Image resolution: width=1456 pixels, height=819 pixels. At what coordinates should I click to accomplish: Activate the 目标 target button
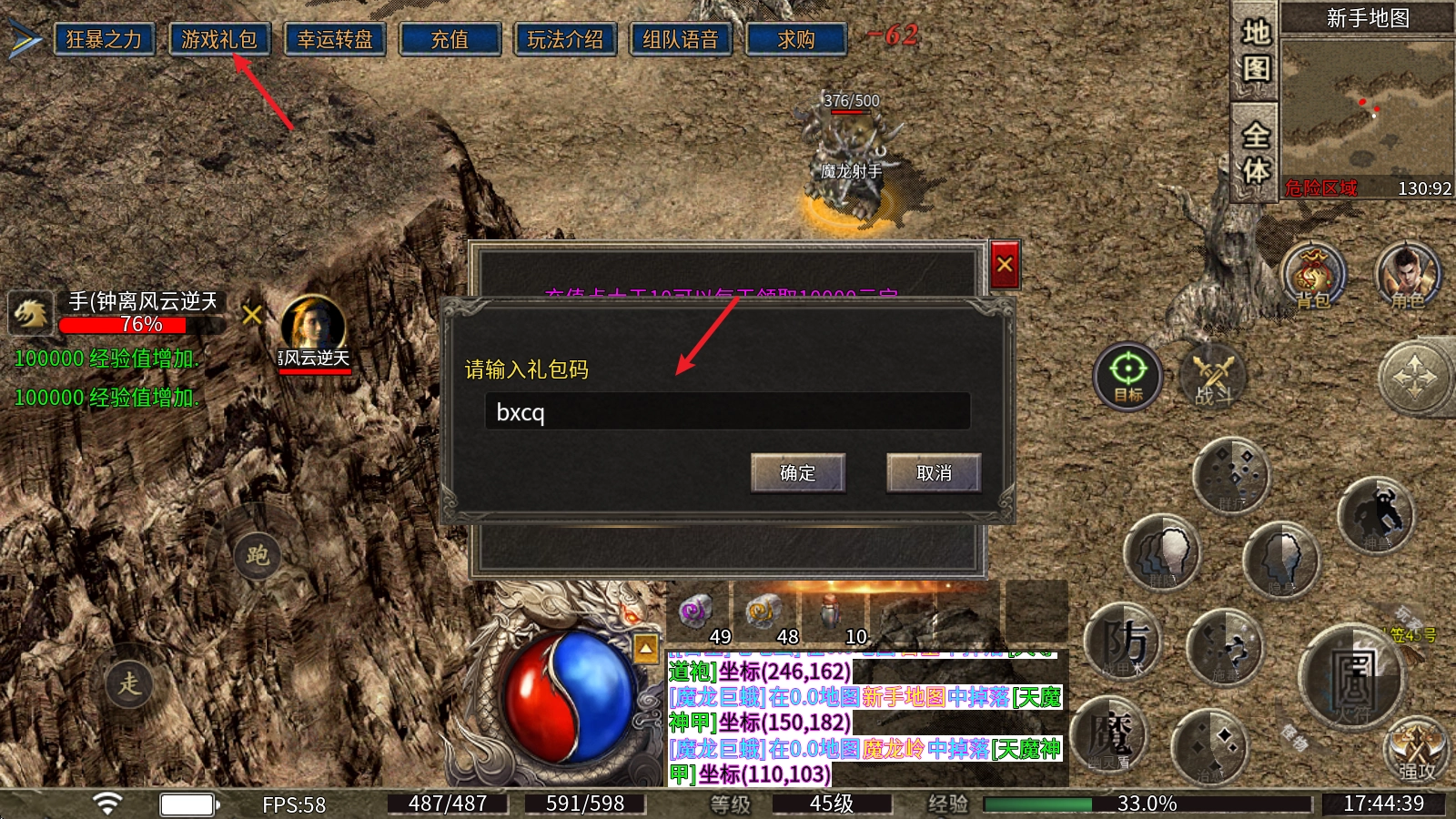[1128, 375]
